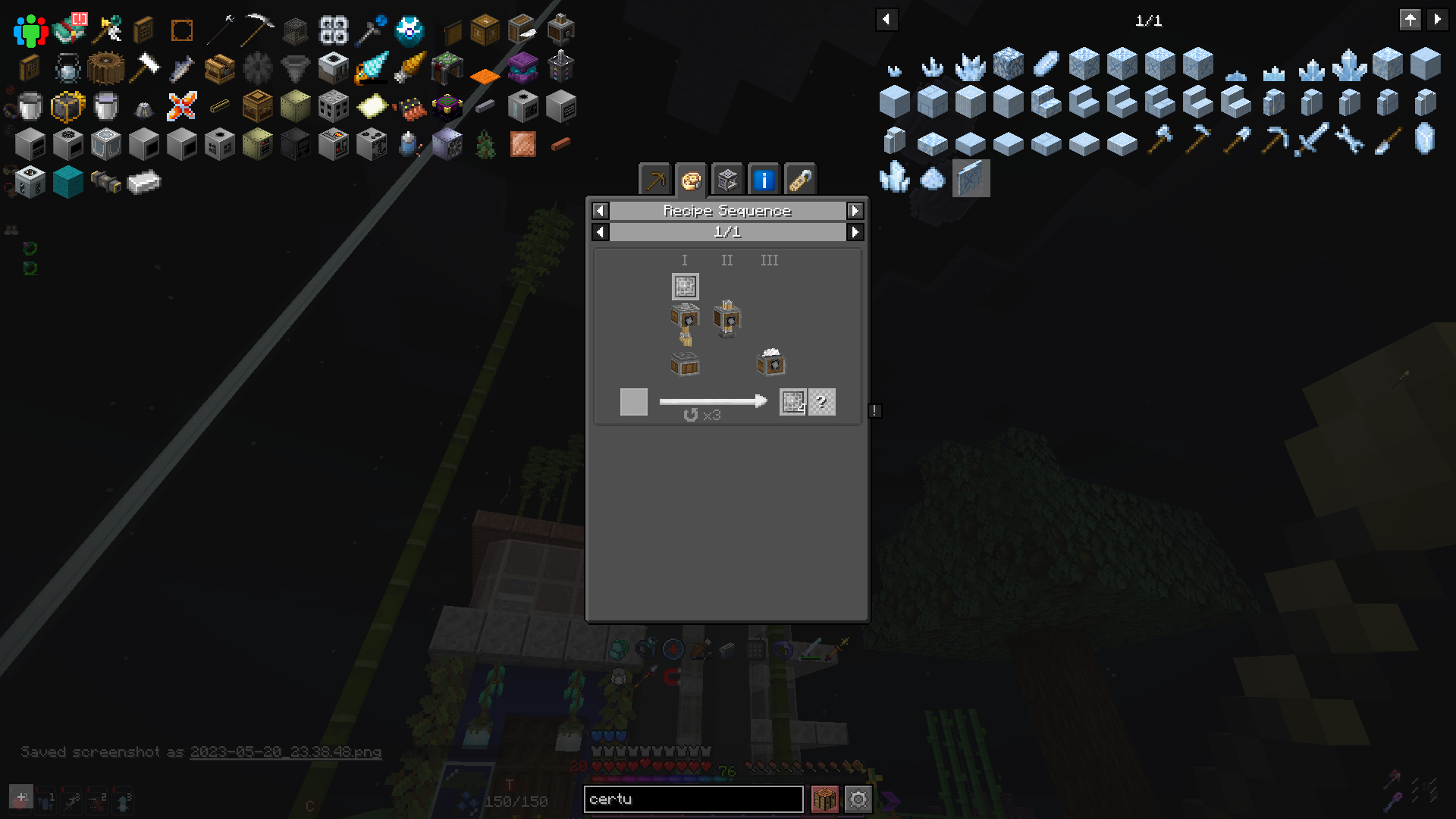Select stage I in the recipe sequence

[x=684, y=260]
